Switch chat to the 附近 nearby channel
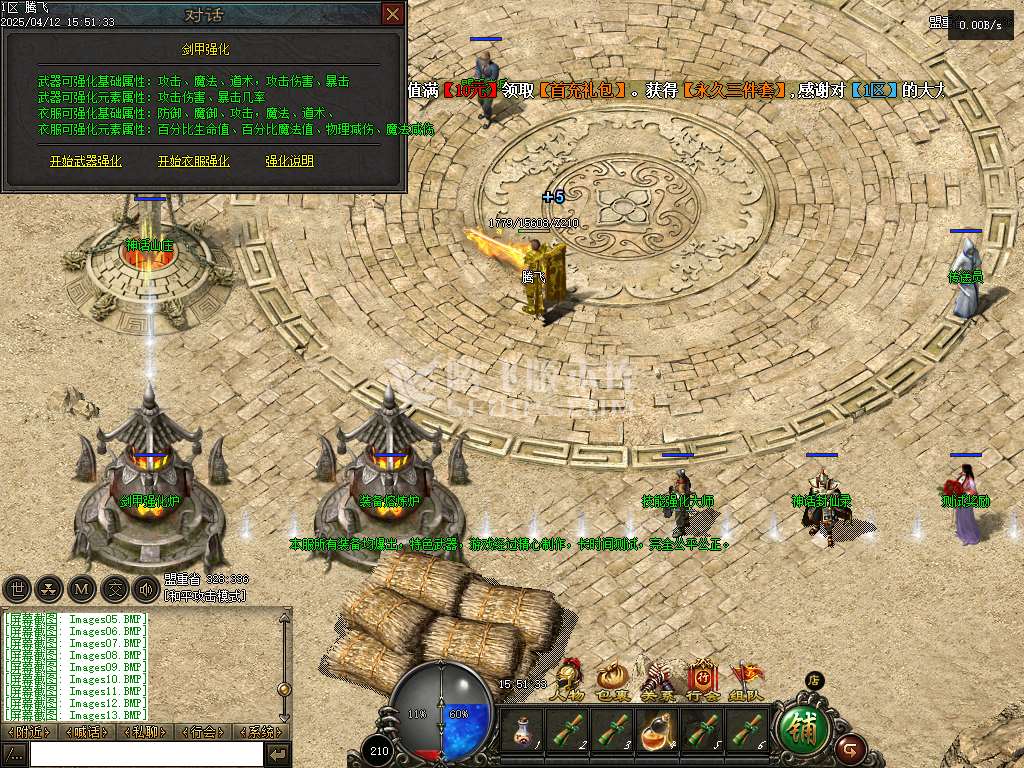 coord(29,732)
